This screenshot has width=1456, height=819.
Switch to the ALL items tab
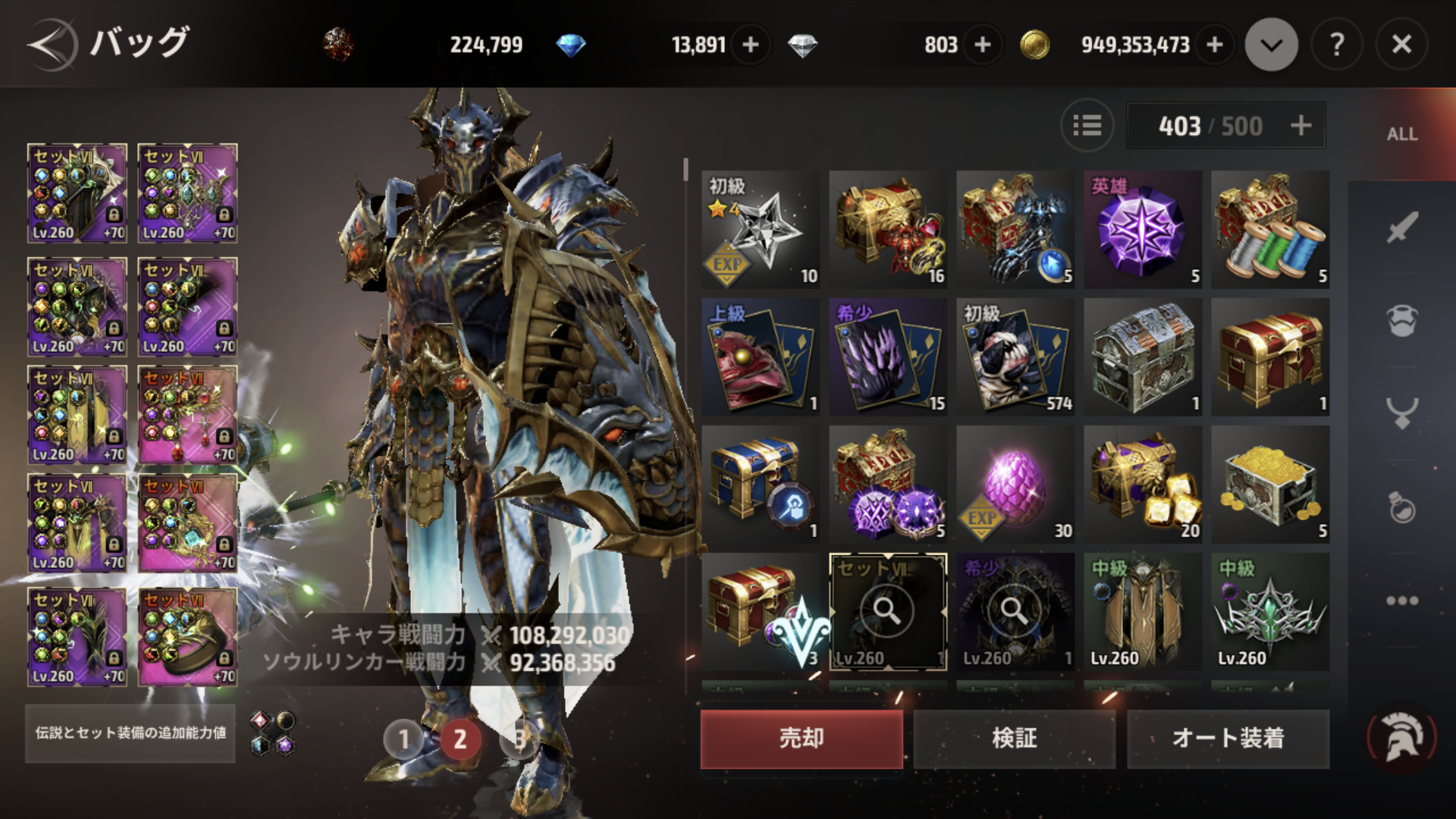[x=1402, y=134]
